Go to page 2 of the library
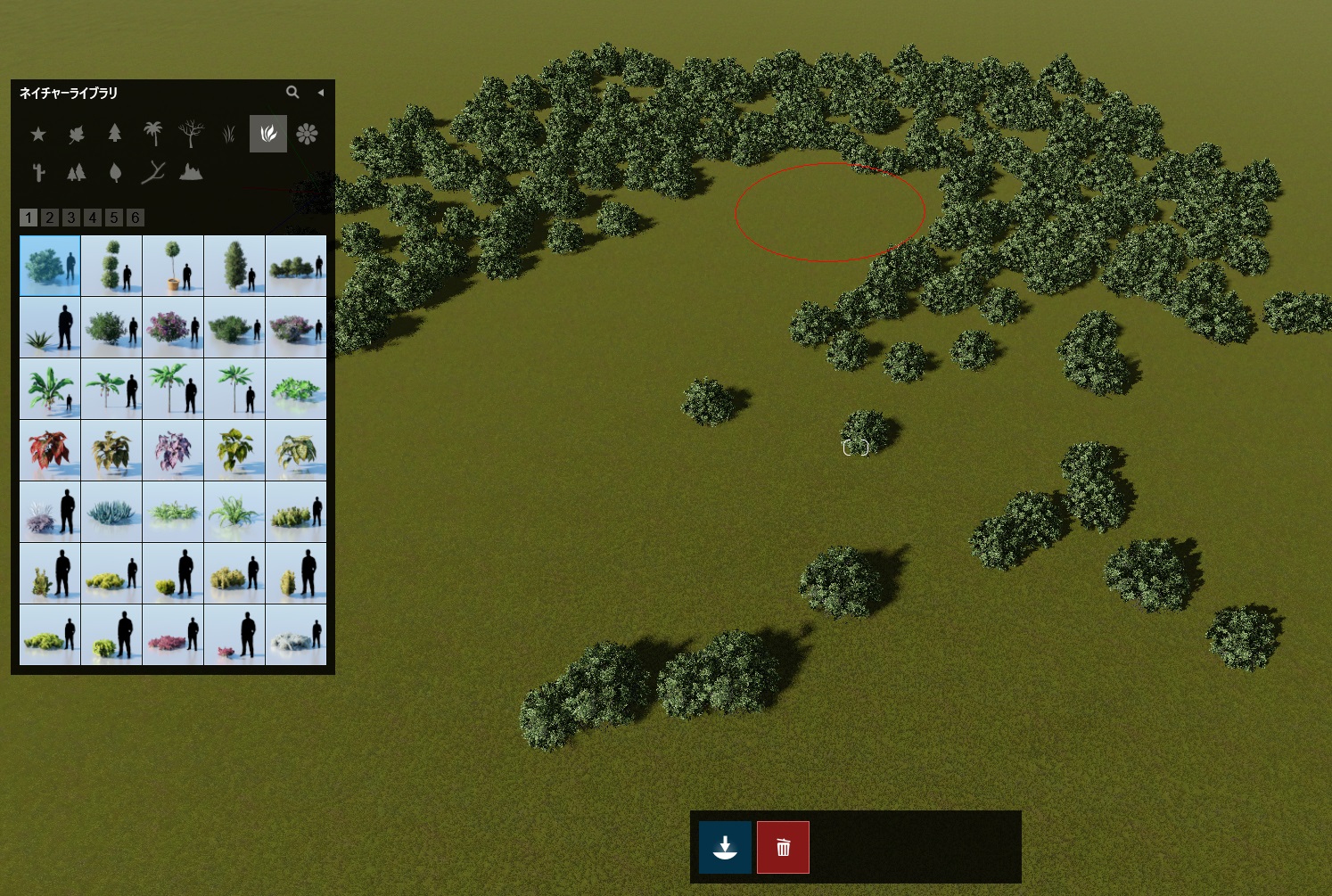This screenshot has height=896, width=1332. click(x=50, y=218)
